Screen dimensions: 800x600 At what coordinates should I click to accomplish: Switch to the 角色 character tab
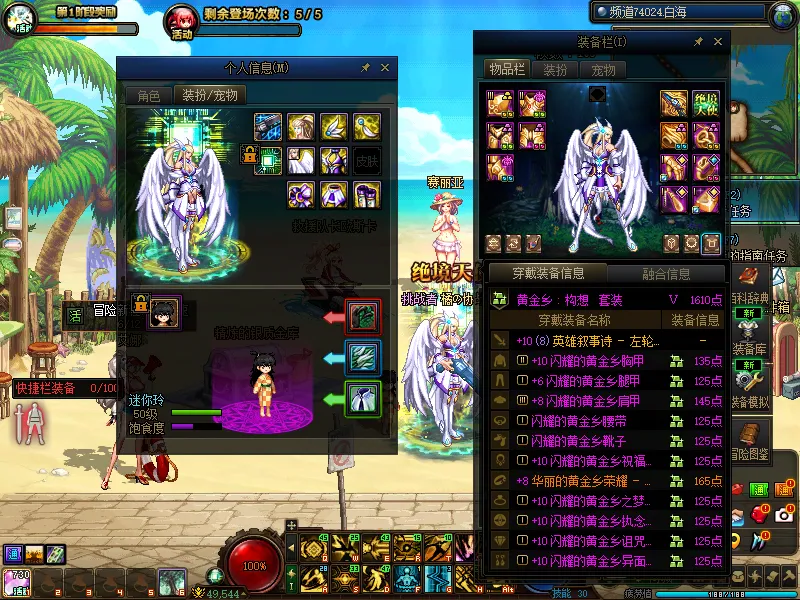click(148, 95)
